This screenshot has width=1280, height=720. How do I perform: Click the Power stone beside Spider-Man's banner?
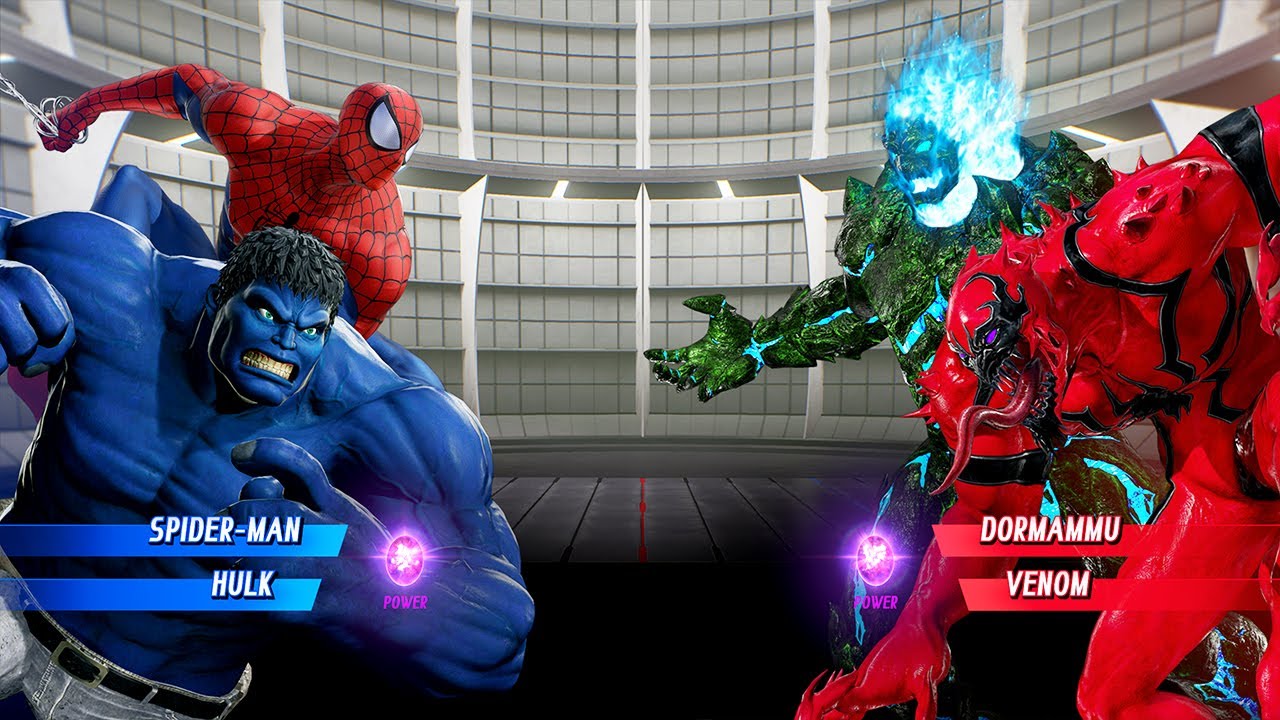[x=405, y=558]
